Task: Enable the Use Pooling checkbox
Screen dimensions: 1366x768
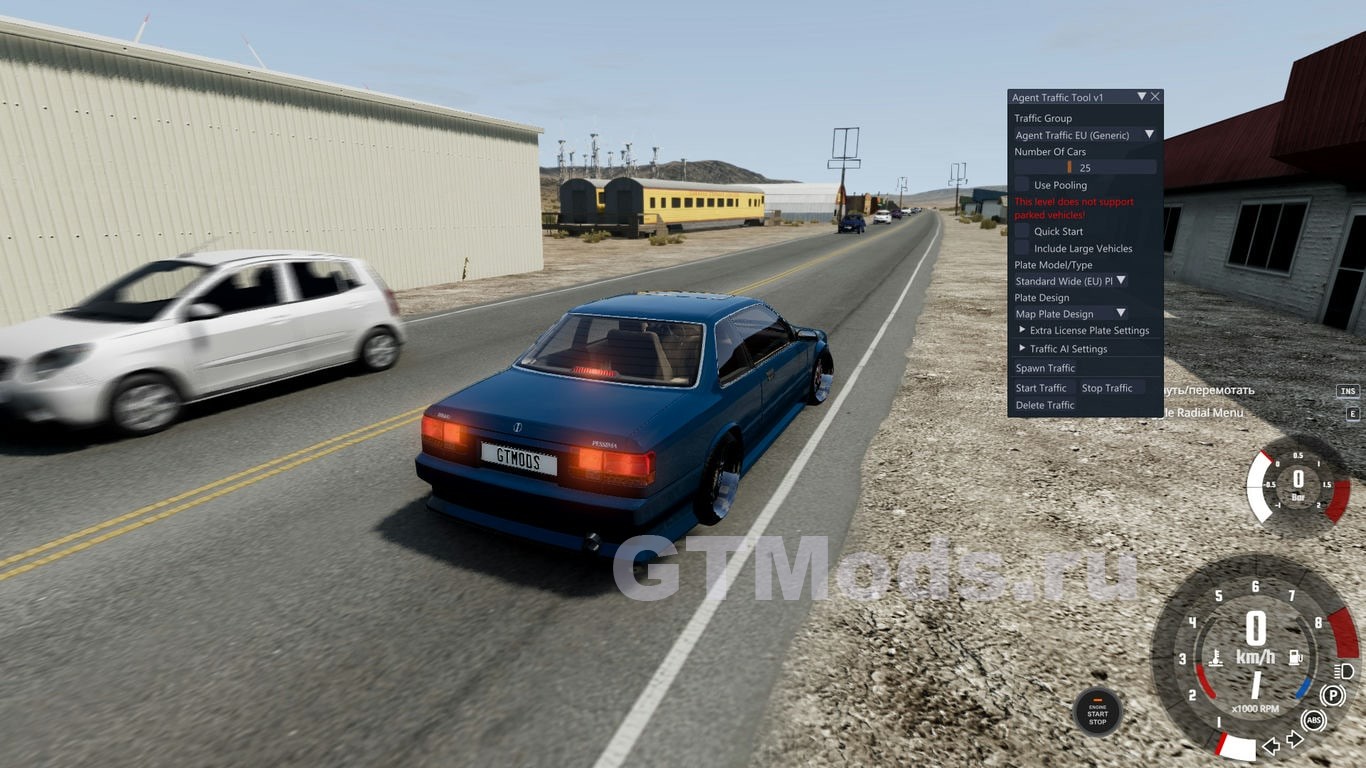Action: pyautogui.click(x=1022, y=185)
